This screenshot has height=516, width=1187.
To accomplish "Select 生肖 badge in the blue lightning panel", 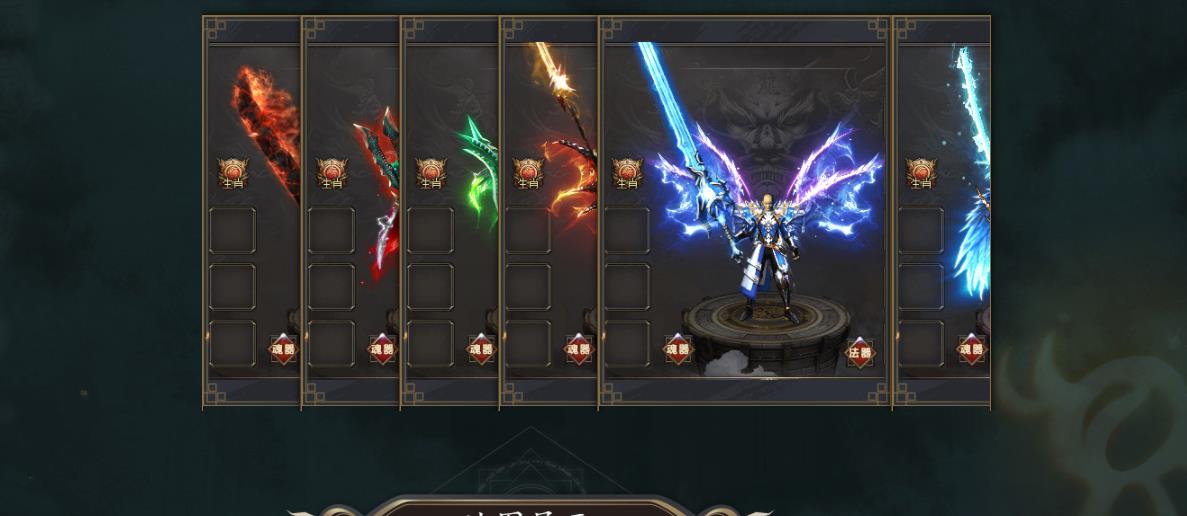I will (x=627, y=174).
